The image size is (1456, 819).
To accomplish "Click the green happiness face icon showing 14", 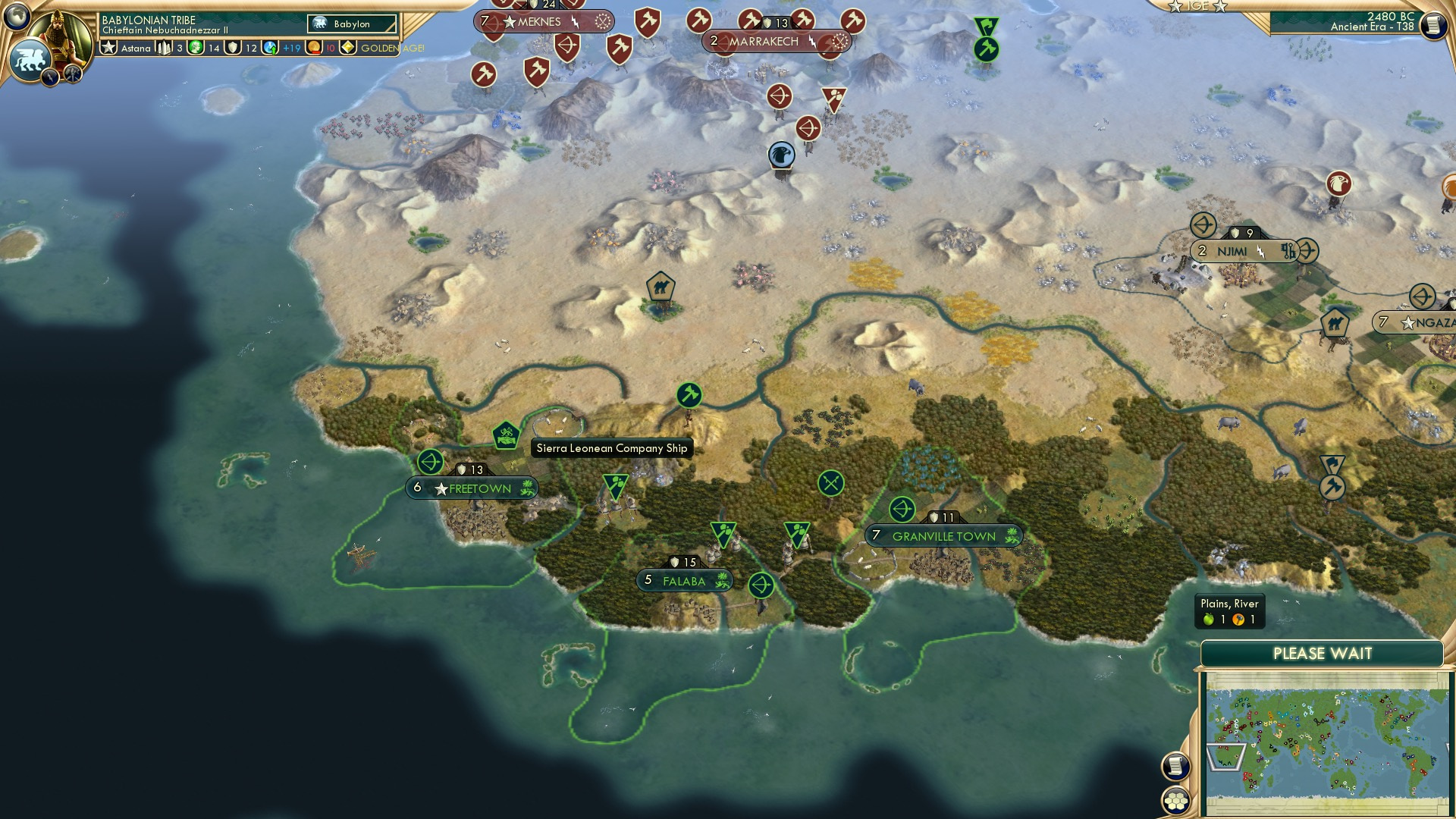I will tap(195, 48).
